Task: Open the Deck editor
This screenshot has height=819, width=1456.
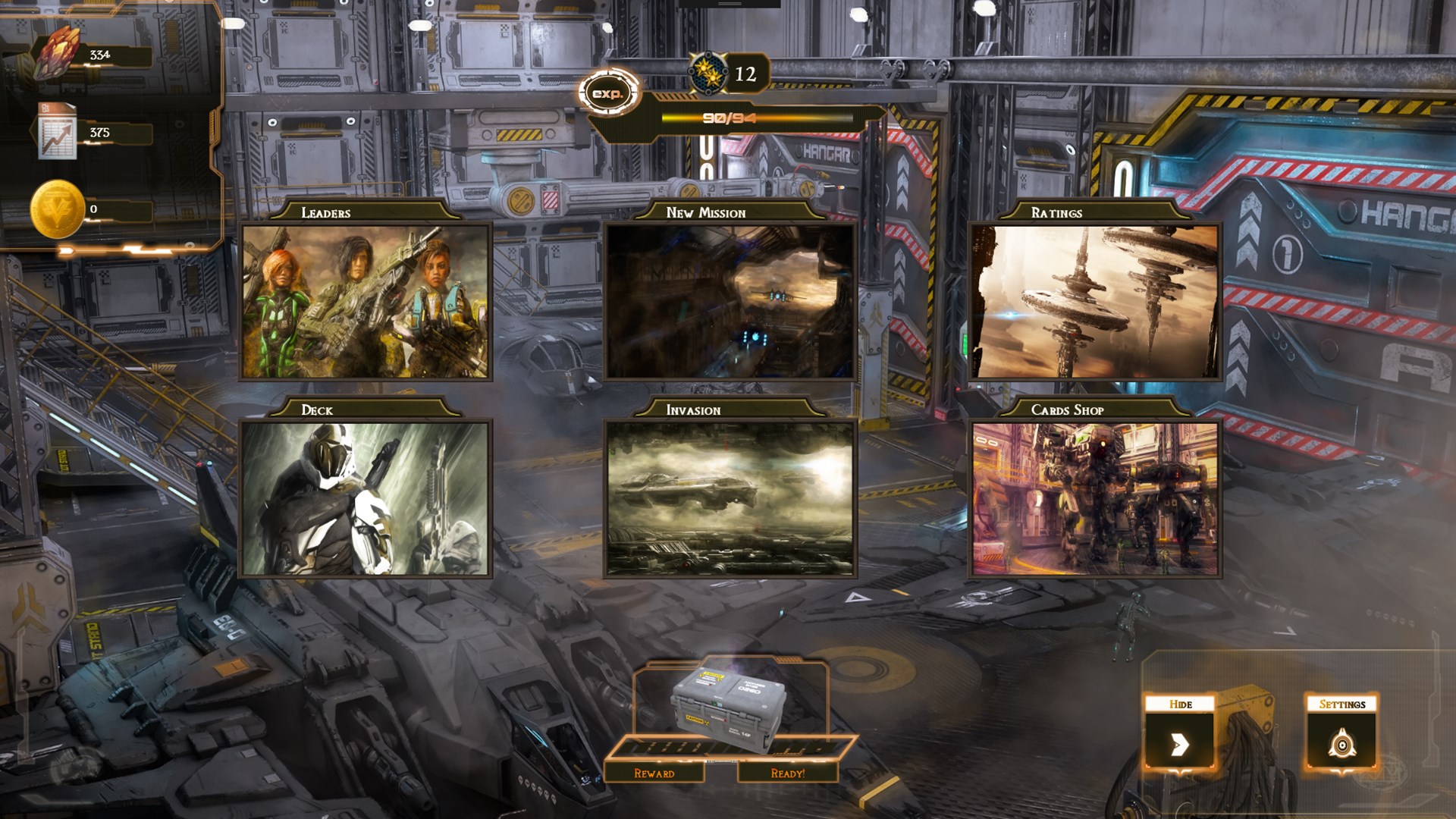Action: (366, 498)
